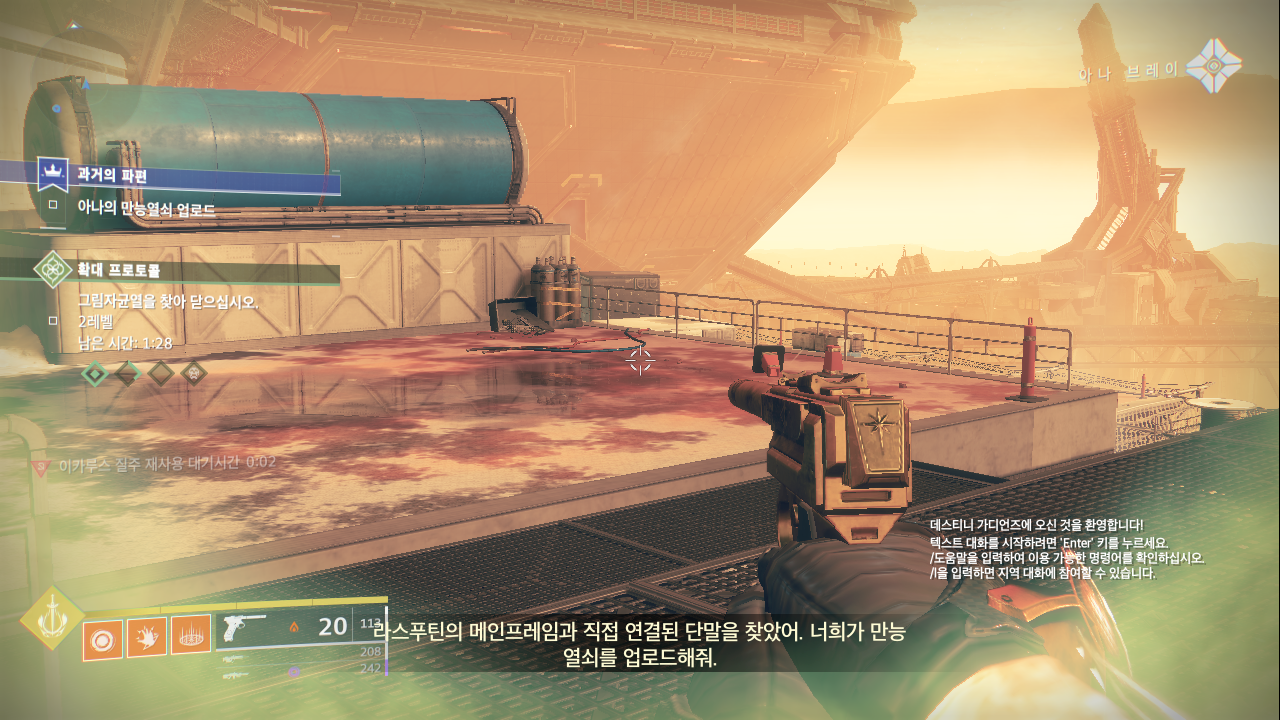
Task: Click the skull boss stage icon
Action: tap(194, 374)
